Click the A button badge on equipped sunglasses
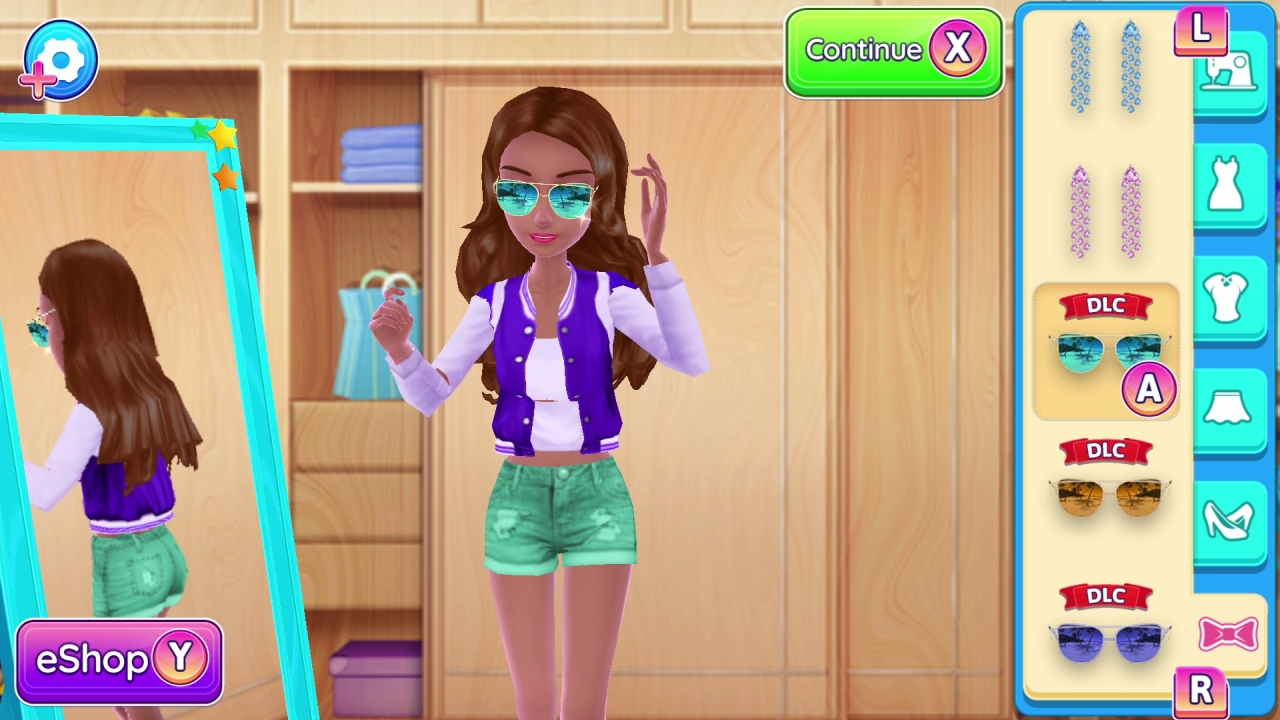 (x=1149, y=388)
